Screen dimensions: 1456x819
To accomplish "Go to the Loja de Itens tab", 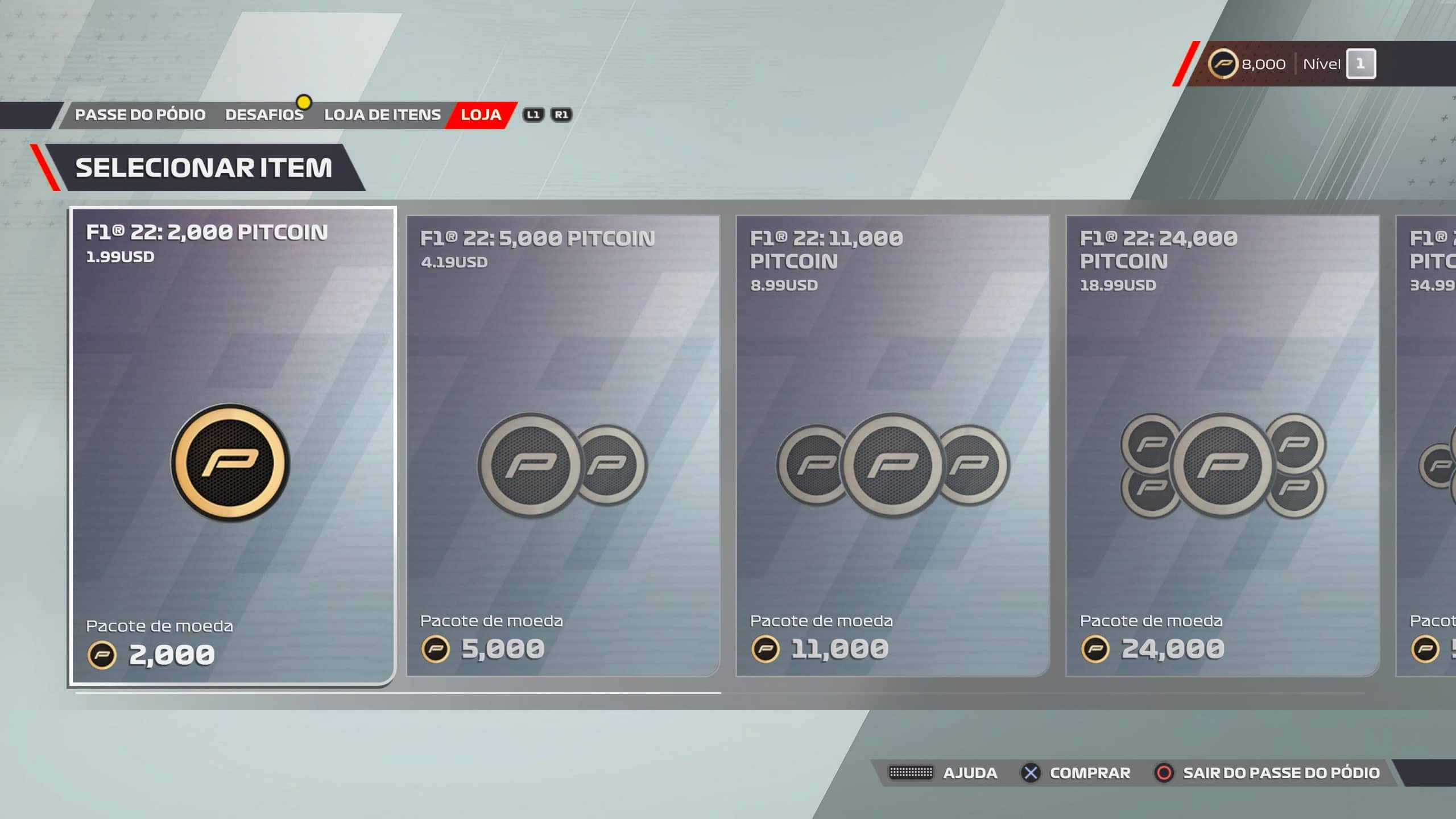I will click(382, 115).
